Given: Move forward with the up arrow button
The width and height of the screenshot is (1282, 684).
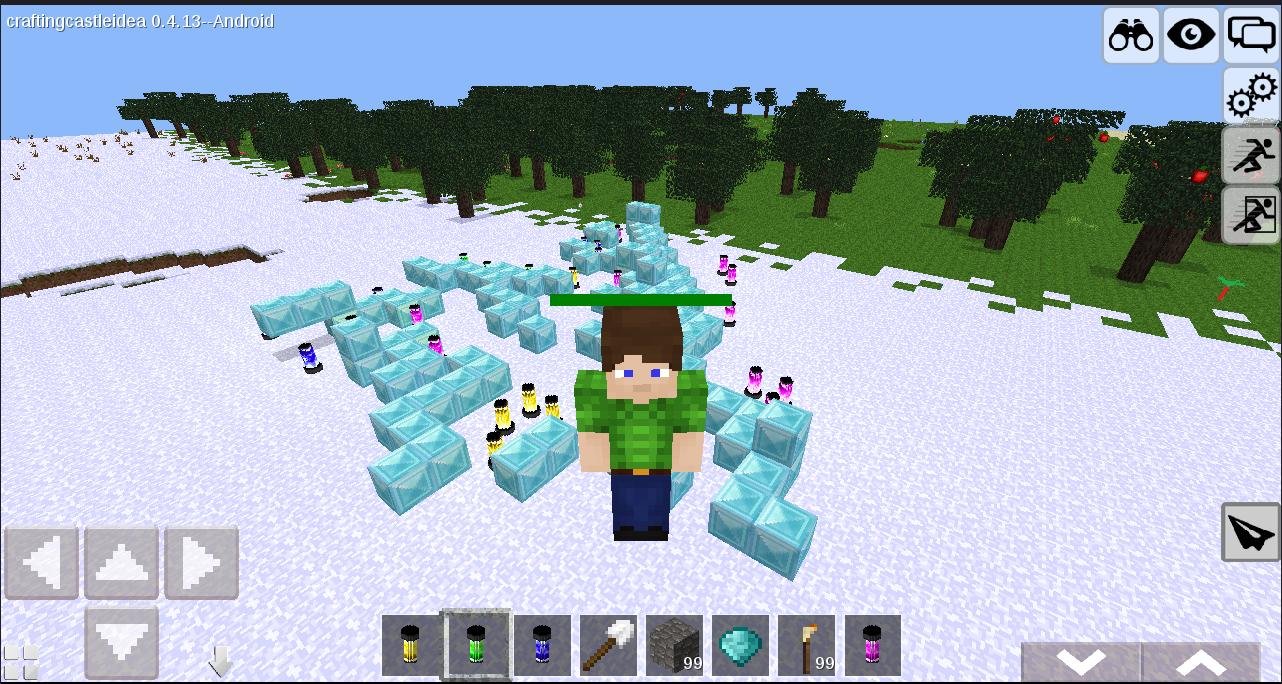Looking at the screenshot, I should click(x=122, y=563).
